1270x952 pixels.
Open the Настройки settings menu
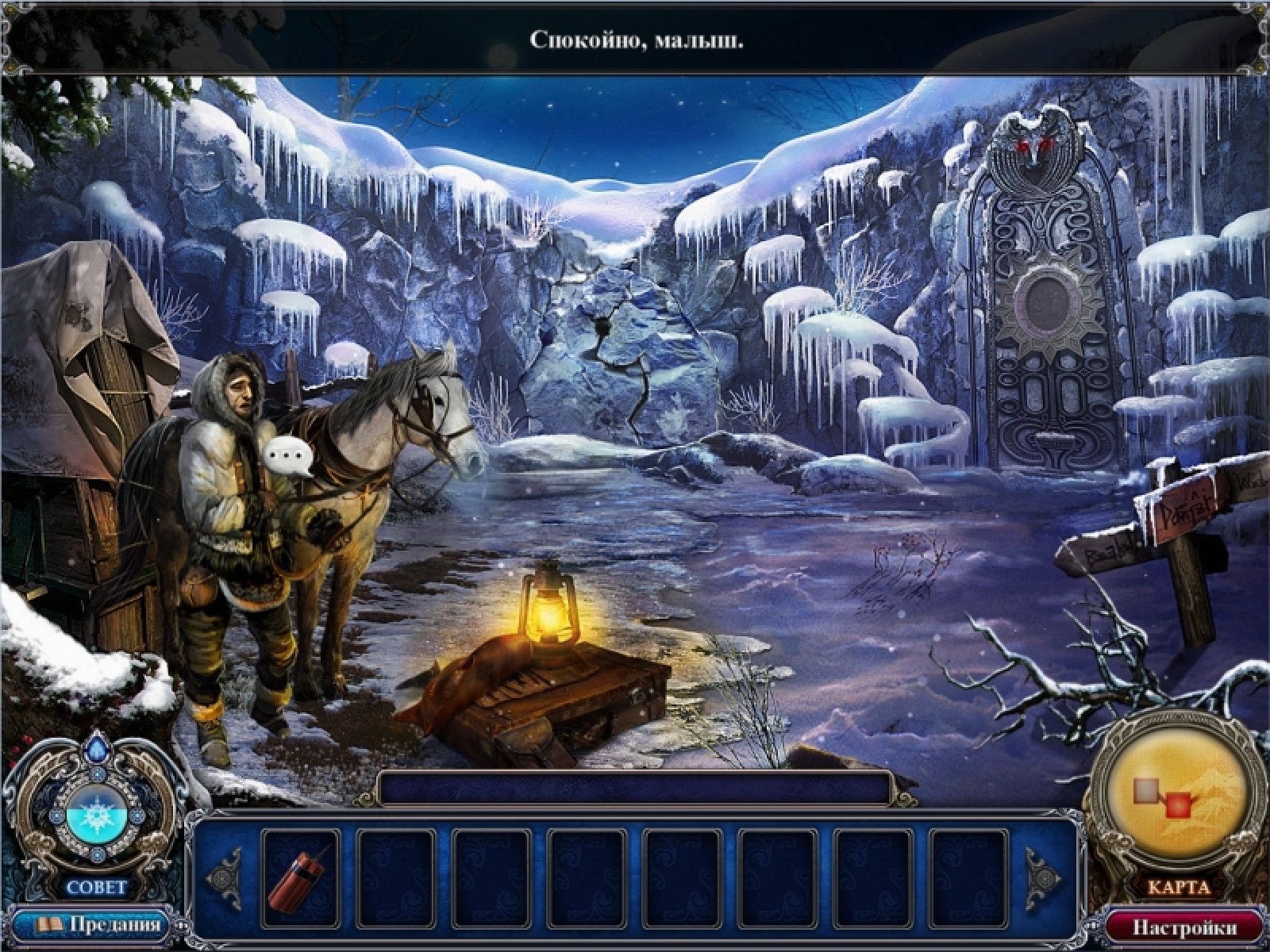coord(1184,927)
